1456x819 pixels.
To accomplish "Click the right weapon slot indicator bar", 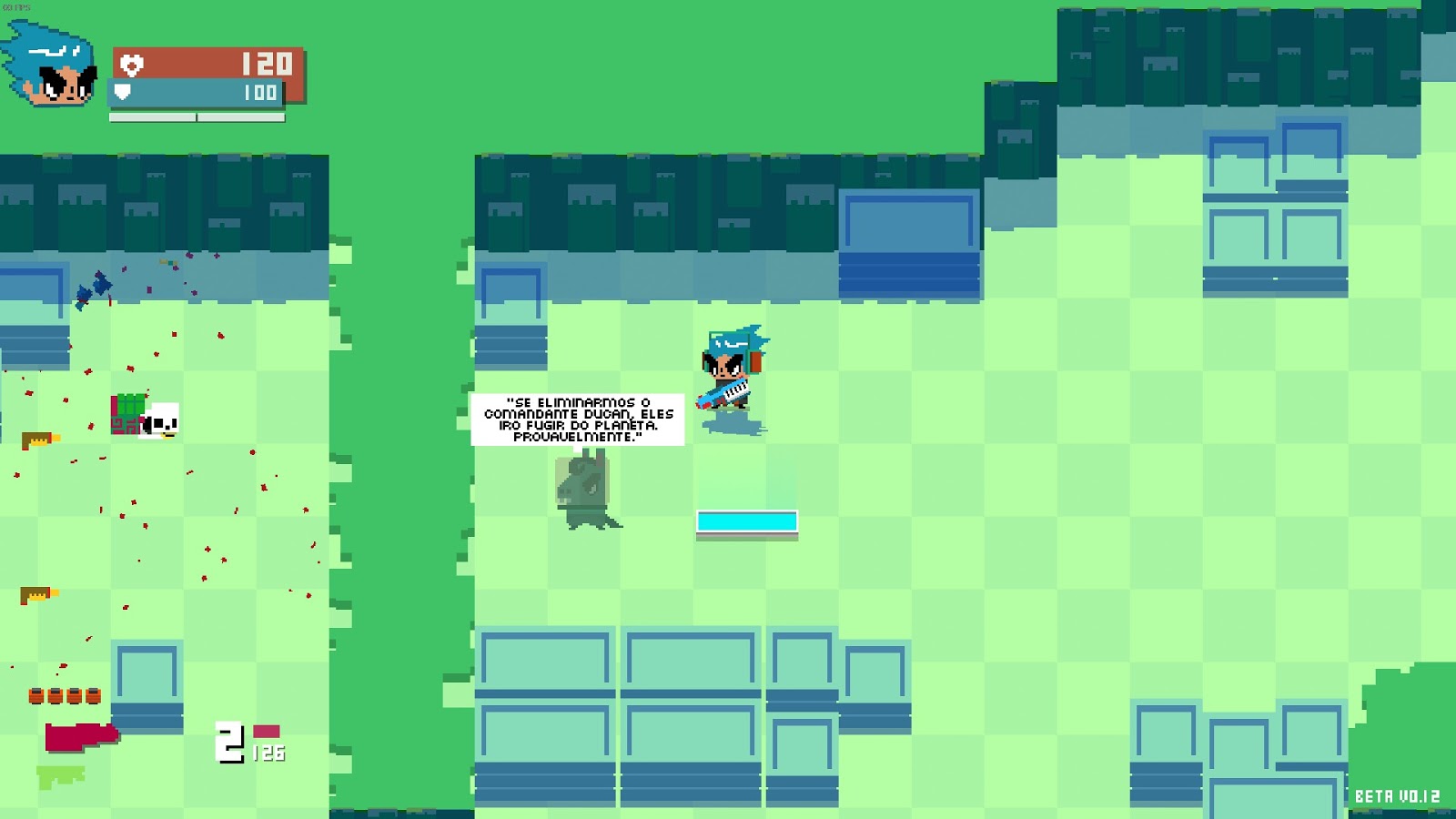I will tap(241, 116).
